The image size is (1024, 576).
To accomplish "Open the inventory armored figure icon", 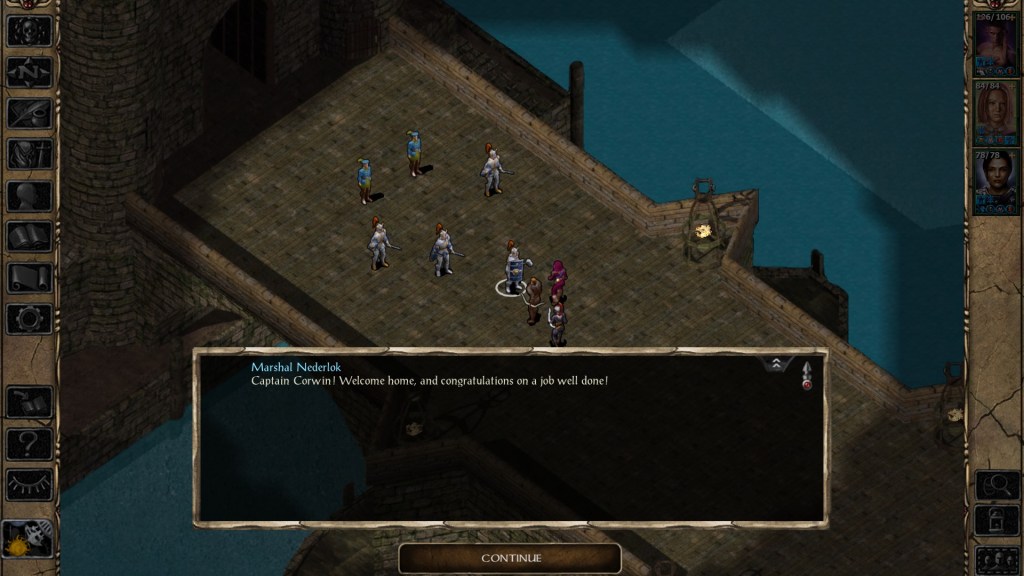I will 30,153.
